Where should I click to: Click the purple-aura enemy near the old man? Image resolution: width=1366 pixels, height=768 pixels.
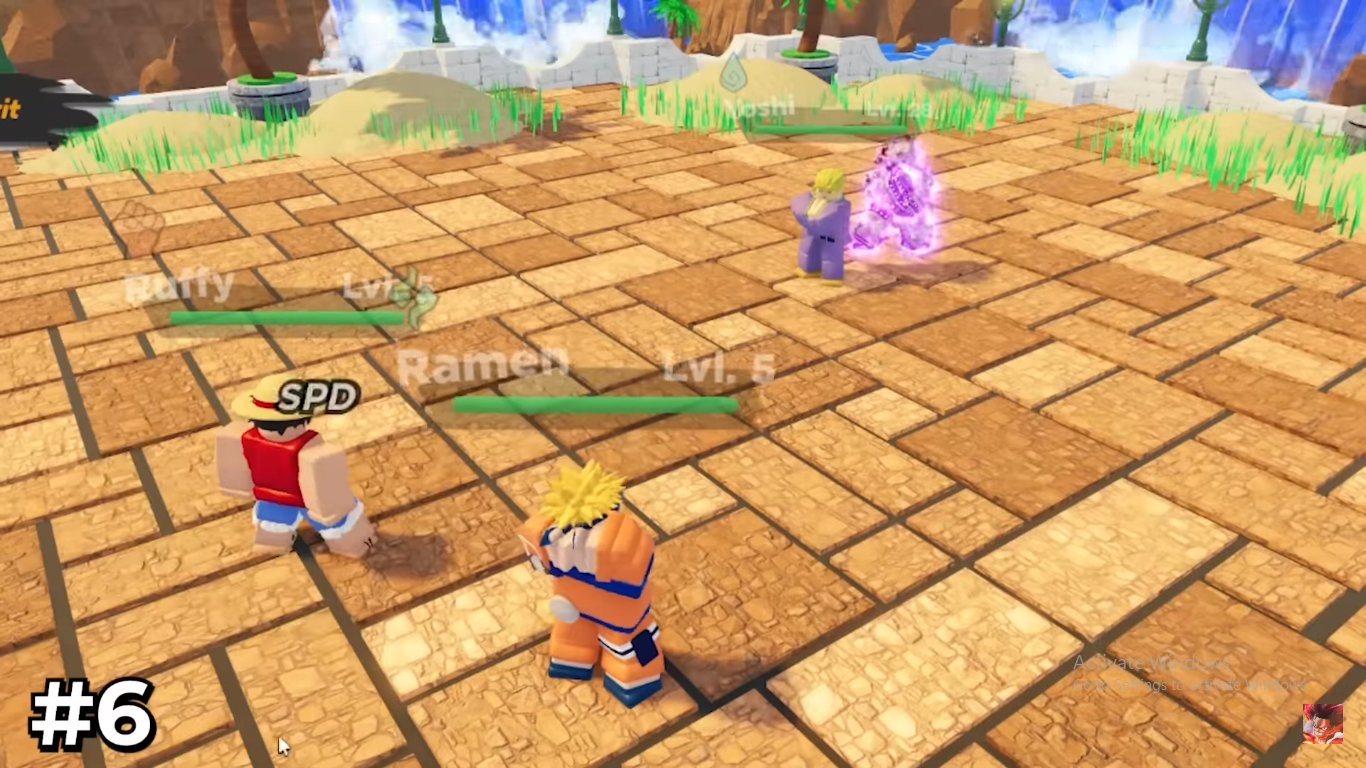897,200
